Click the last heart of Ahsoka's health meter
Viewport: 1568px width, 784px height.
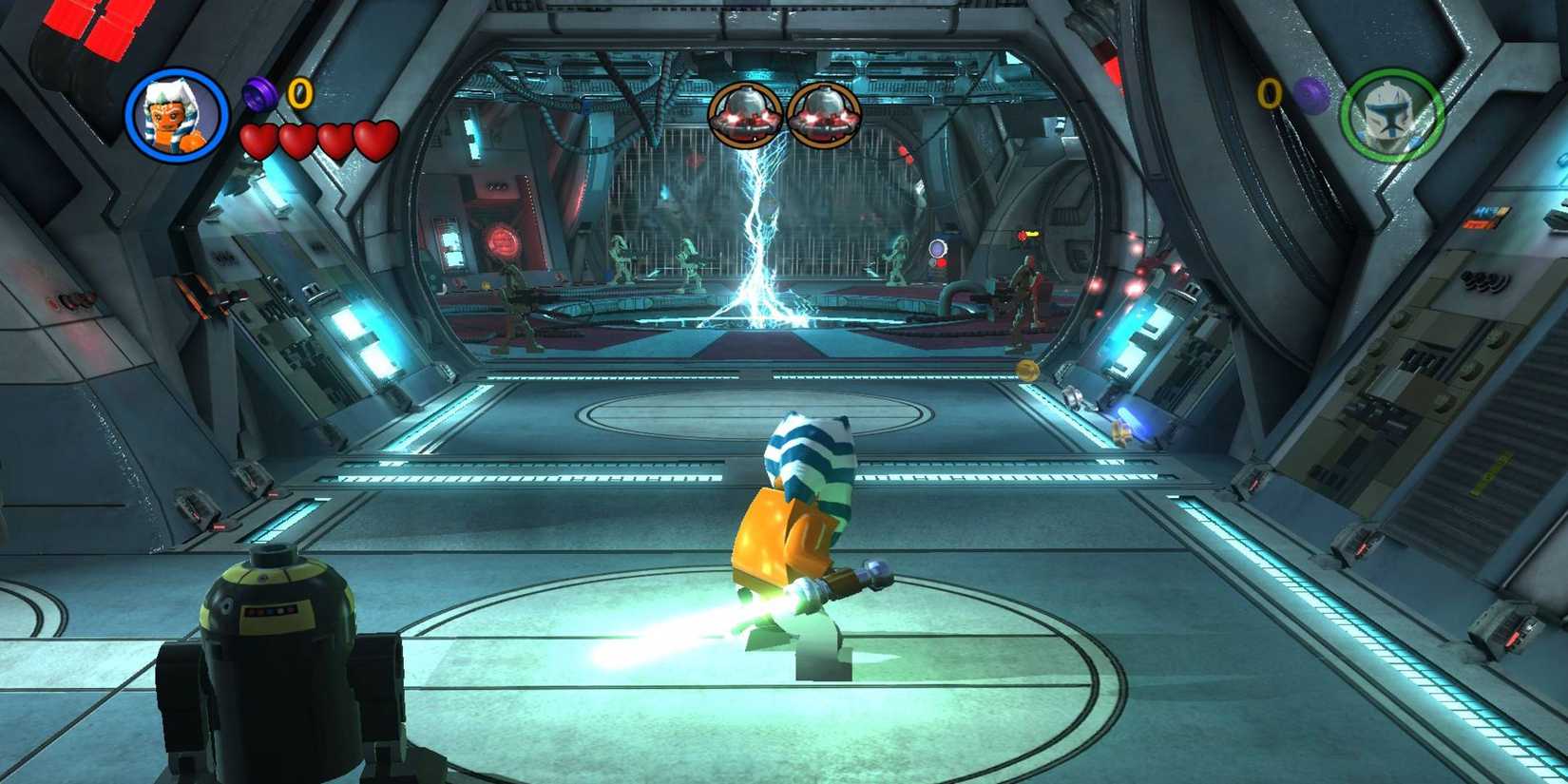373,137
